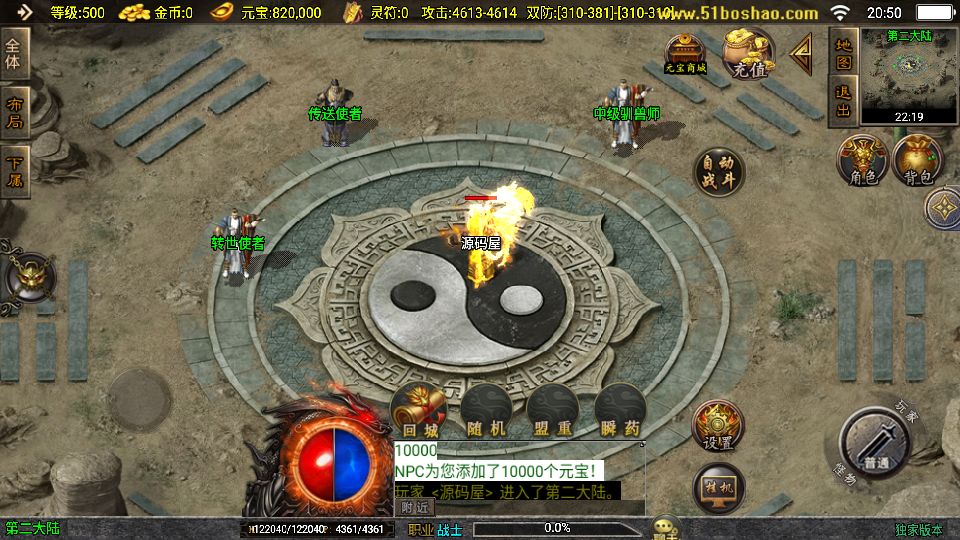Select the 布局 layout tab
Screen dimensions: 960x540
(x=14, y=112)
